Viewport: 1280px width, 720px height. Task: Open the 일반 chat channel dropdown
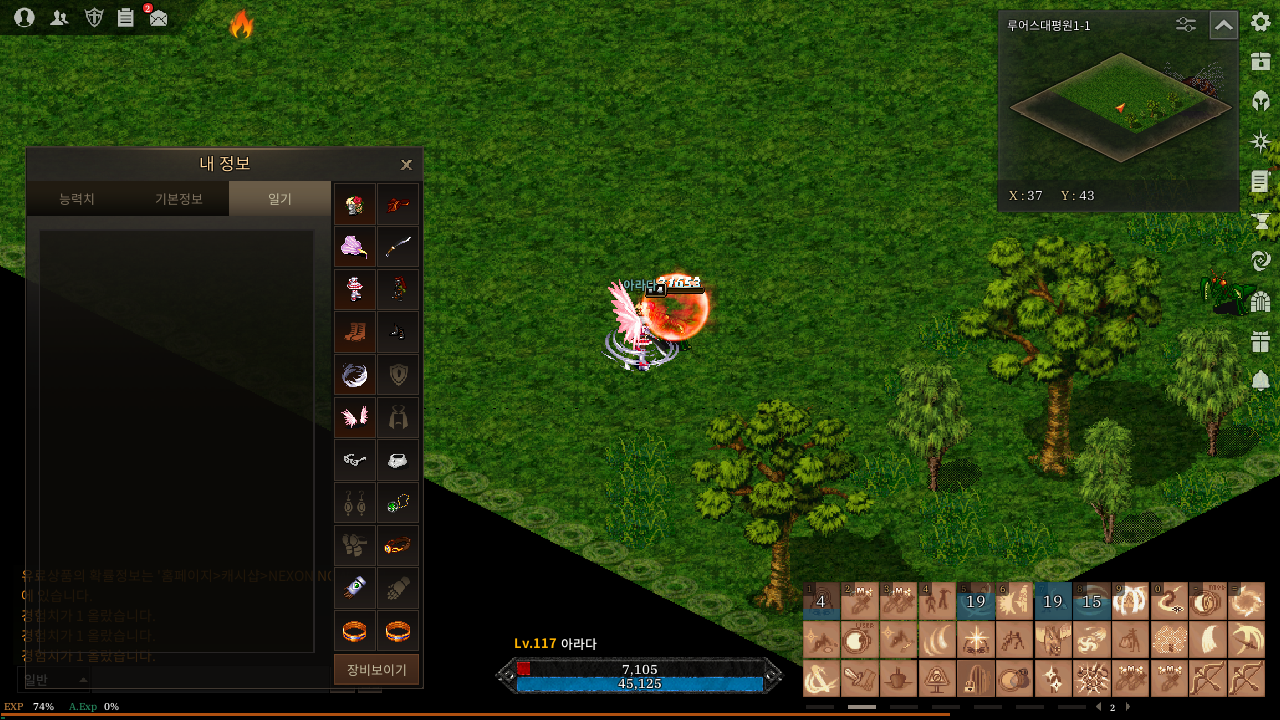55,680
